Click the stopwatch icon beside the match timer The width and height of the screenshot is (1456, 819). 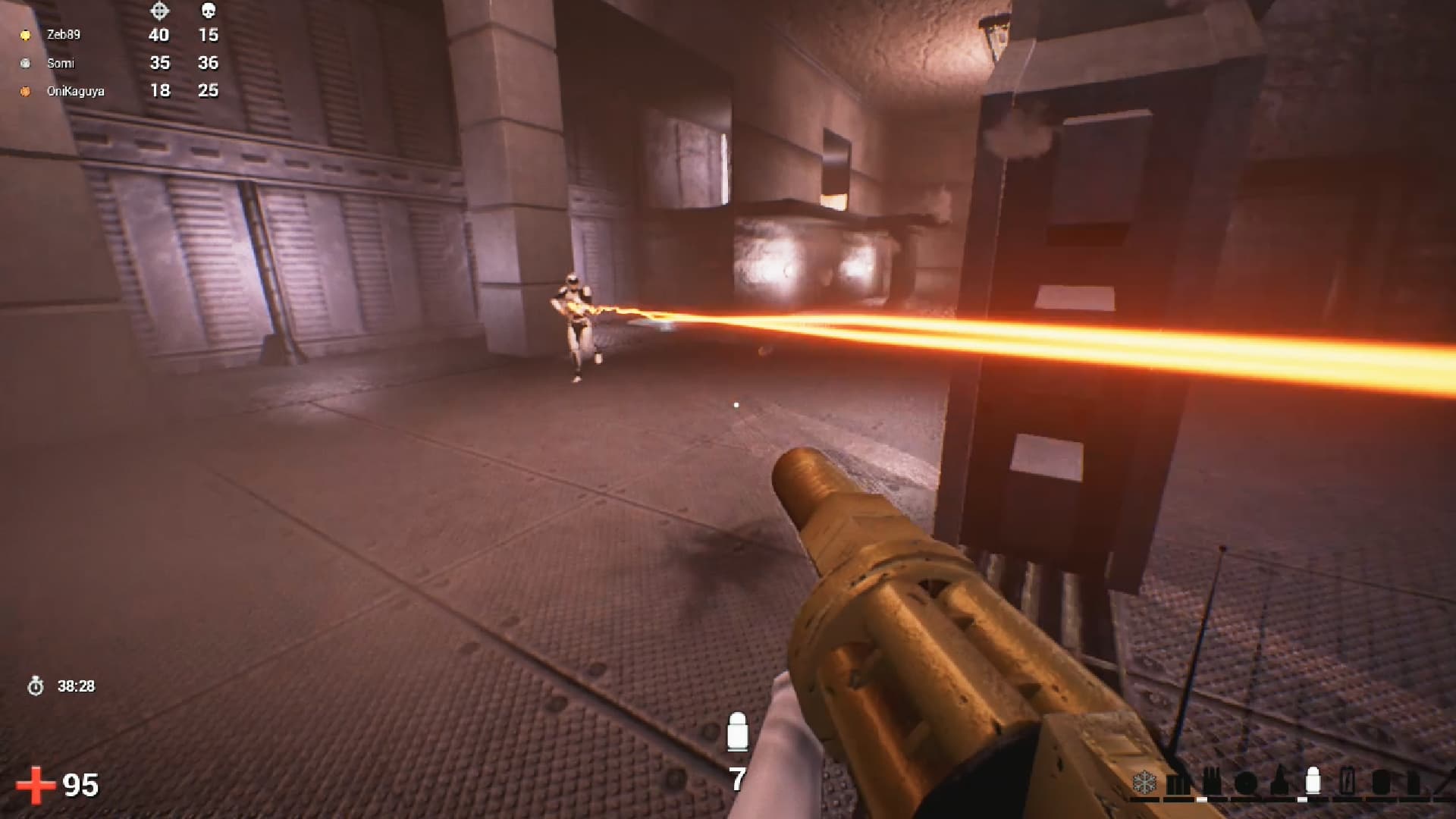(x=36, y=686)
